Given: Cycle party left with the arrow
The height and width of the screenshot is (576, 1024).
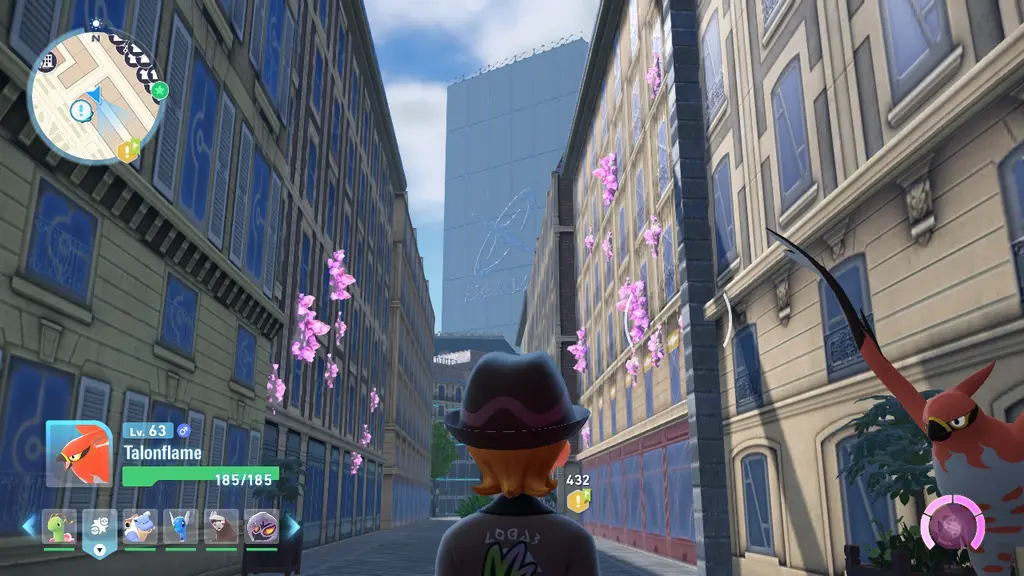Looking at the screenshot, I should [28, 525].
